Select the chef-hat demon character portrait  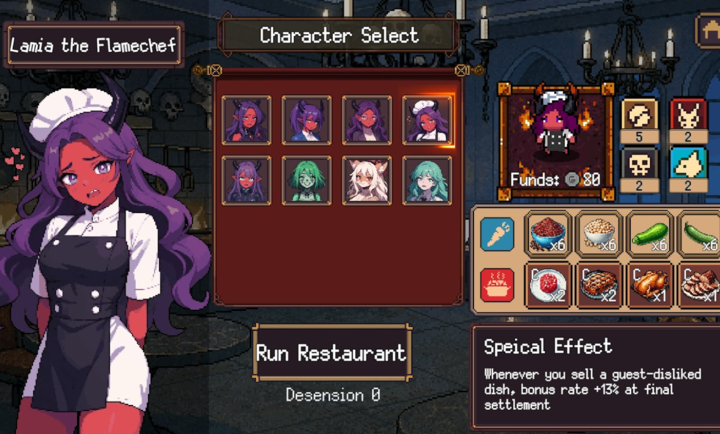point(427,121)
